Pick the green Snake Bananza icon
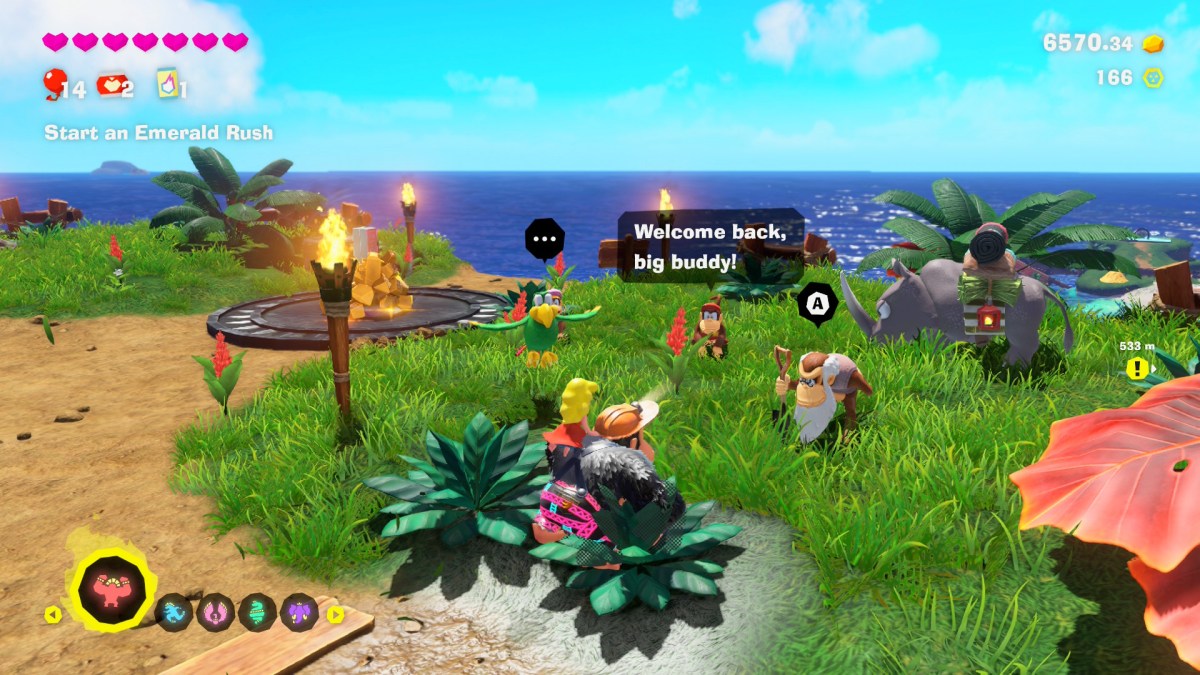Image resolution: width=1200 pixels, height=675 pixels. pyautogui.click(x=257, y=612)
